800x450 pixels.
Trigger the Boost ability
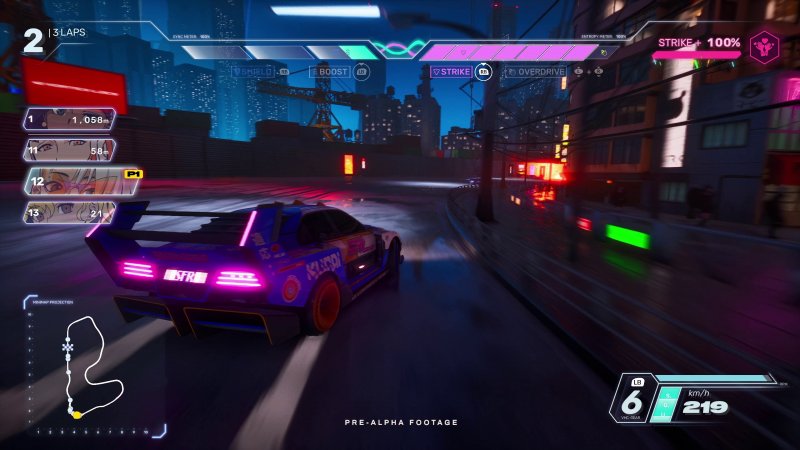click(336, 72)
